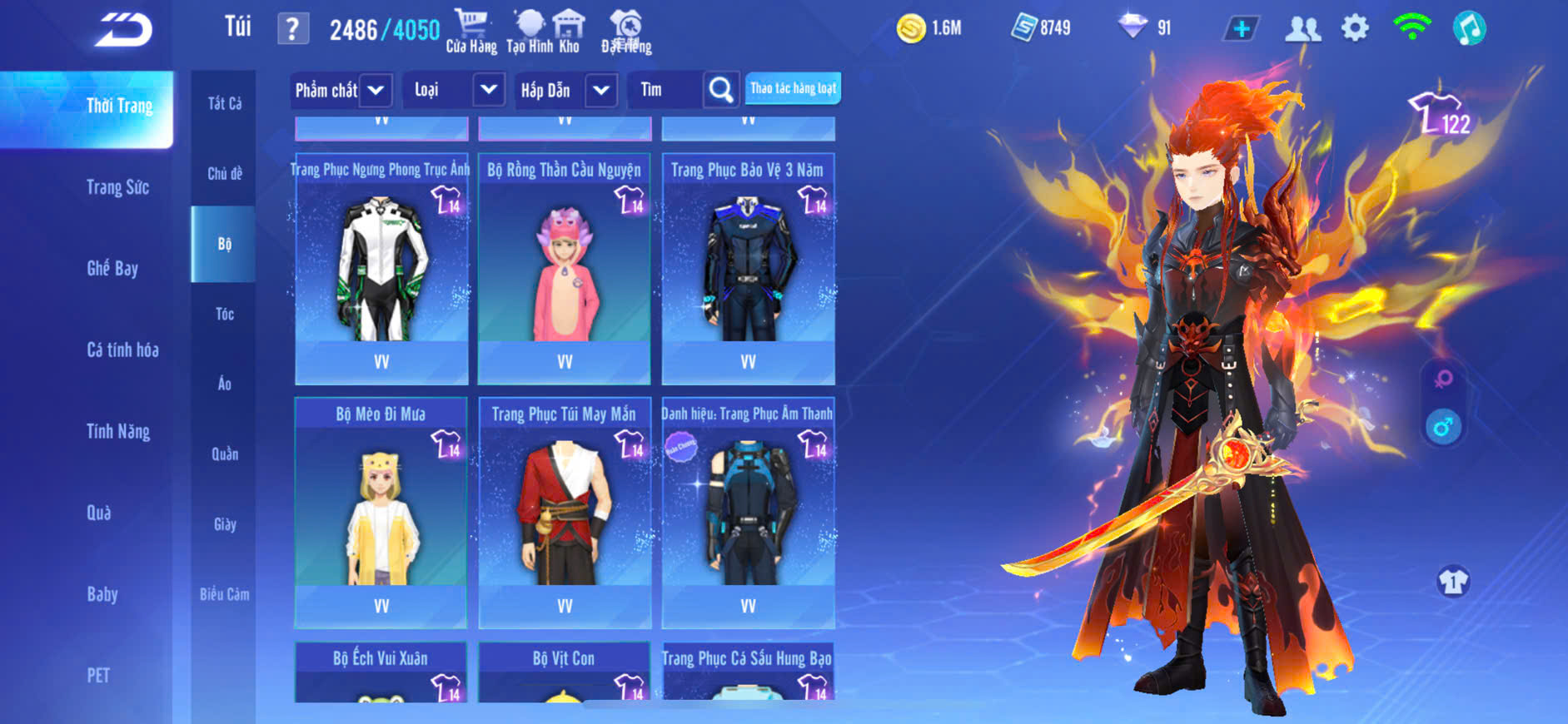Switch to the Ghế Bay tab
This screenshot has height=724, width=1568.
(112, 268)
